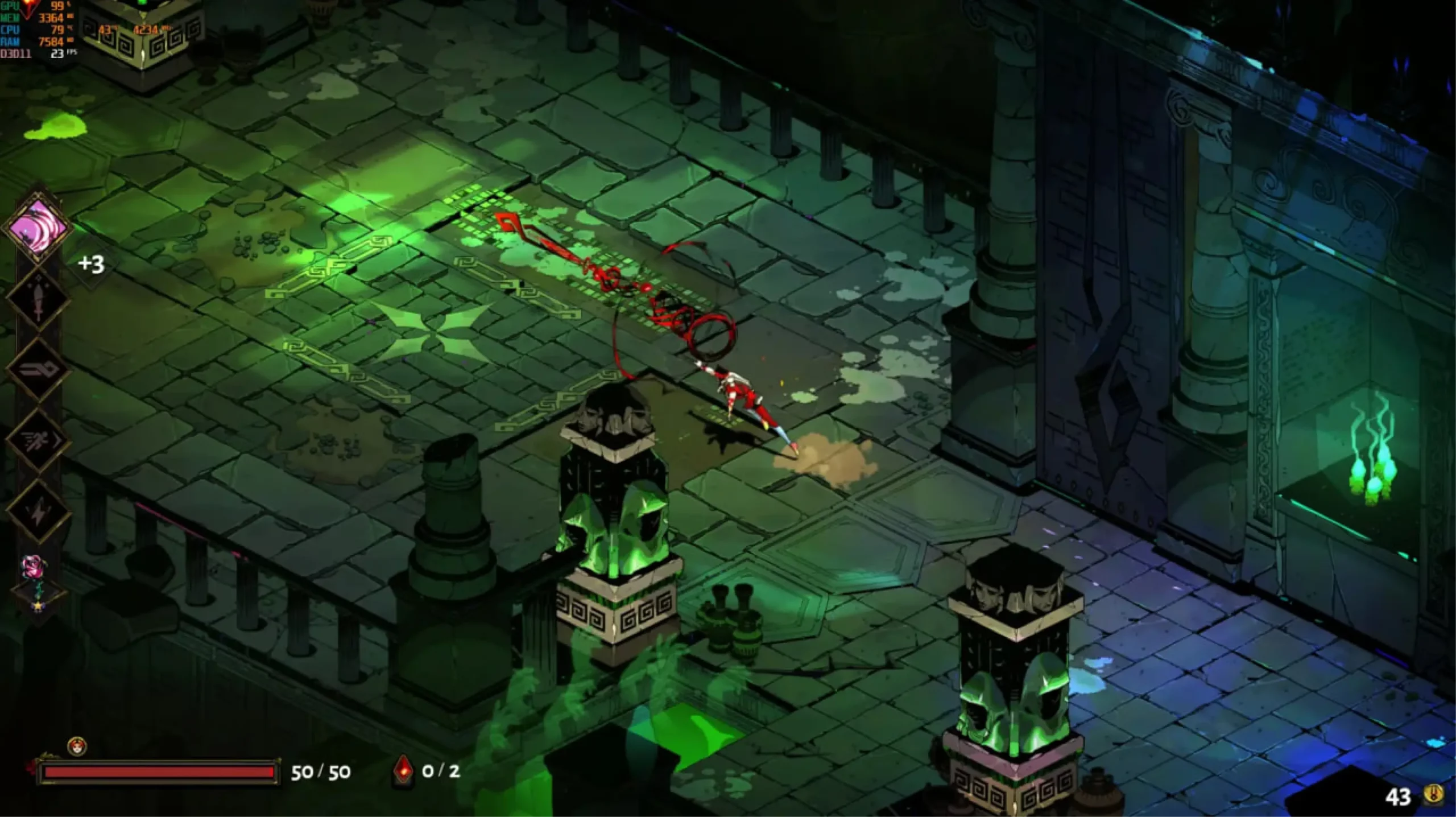Click the Death Defiance portrait icon

coord(77,746)
